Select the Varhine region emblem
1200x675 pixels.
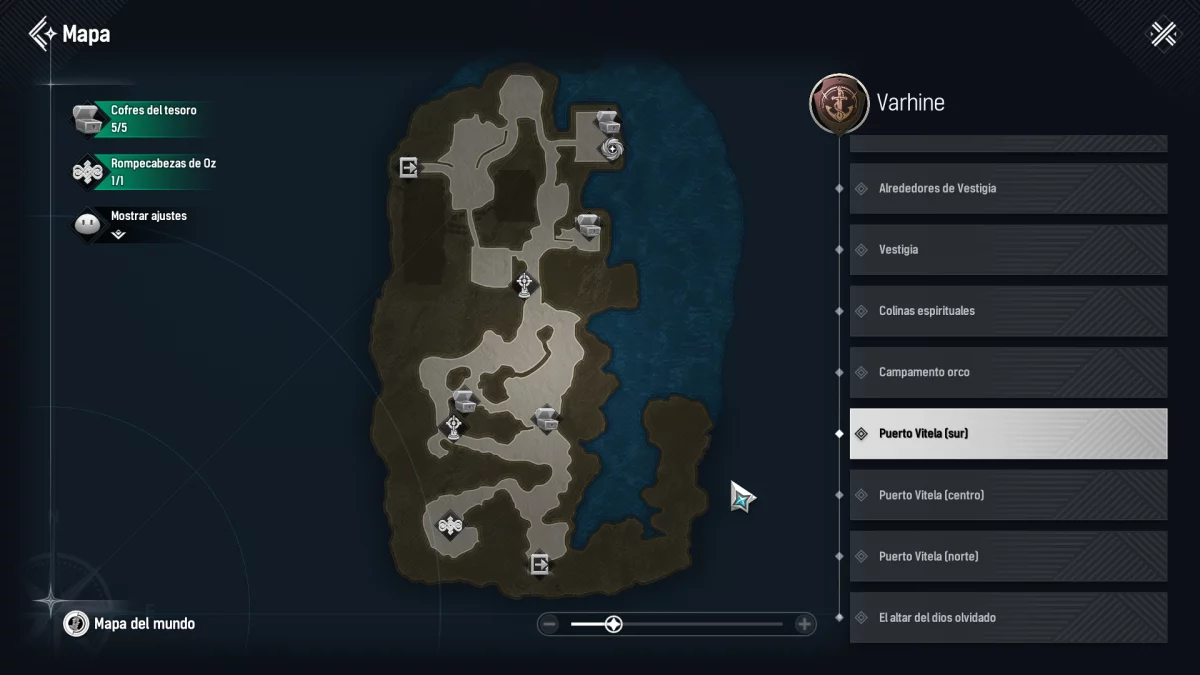click(839, 103)
